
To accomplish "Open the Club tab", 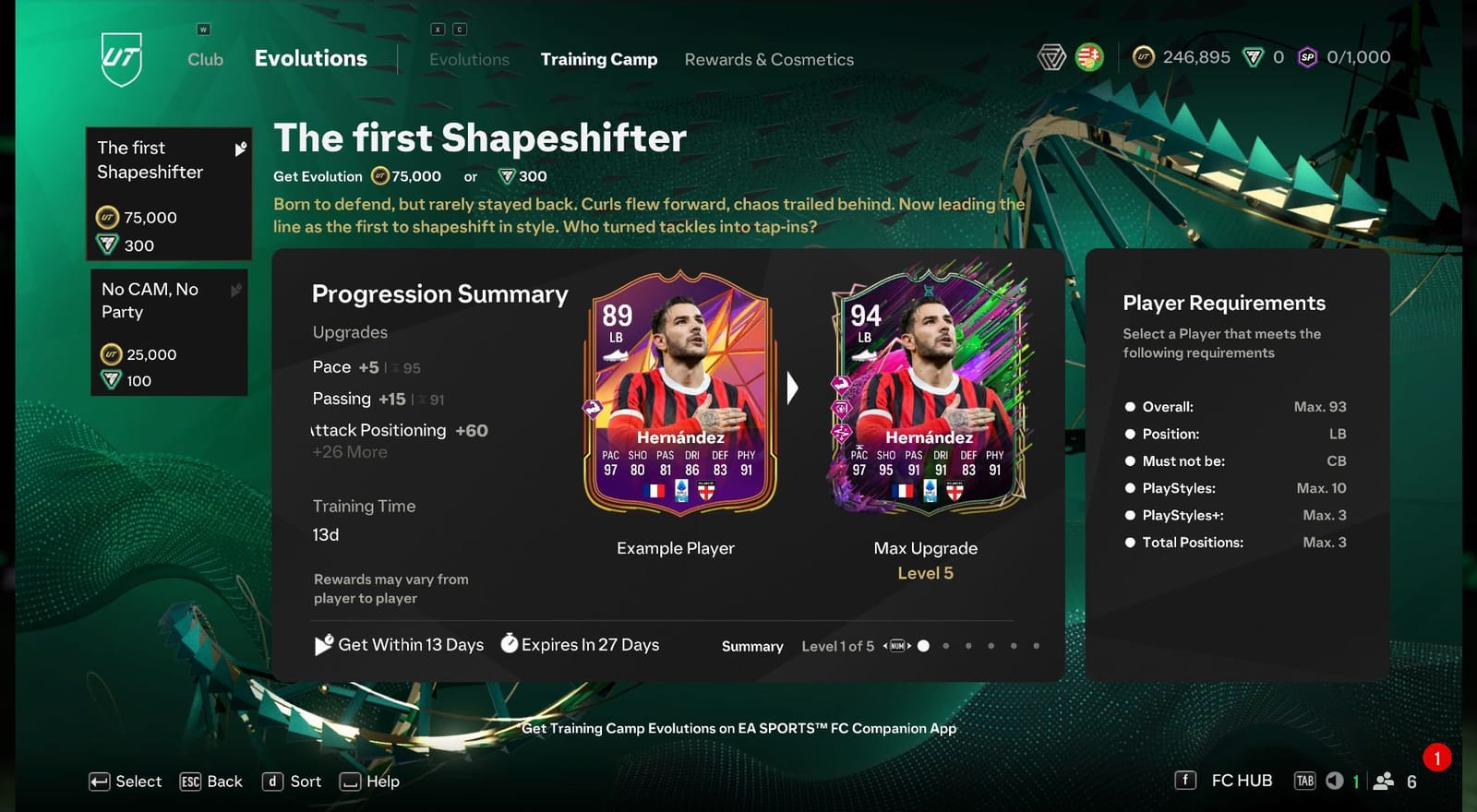I will 204,59.
